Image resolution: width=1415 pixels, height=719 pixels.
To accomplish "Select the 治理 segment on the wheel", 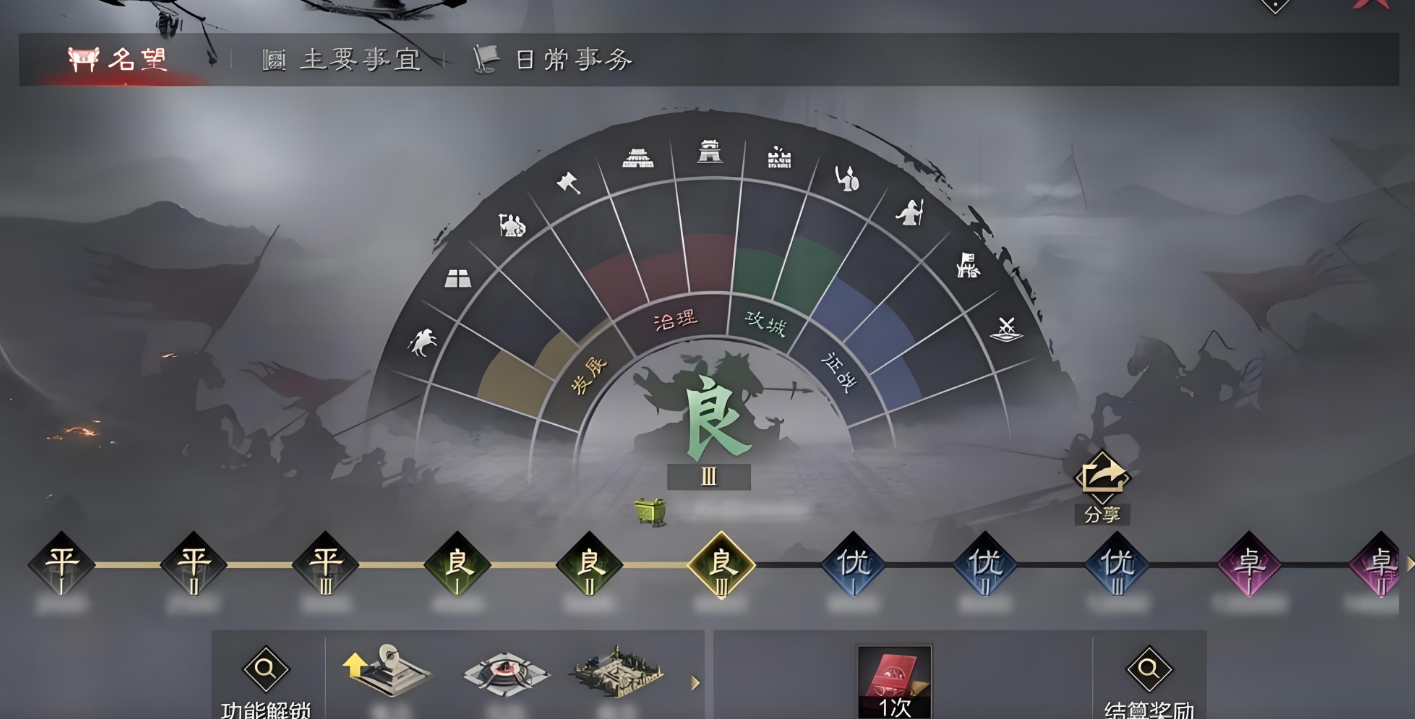I will [675, 320].
